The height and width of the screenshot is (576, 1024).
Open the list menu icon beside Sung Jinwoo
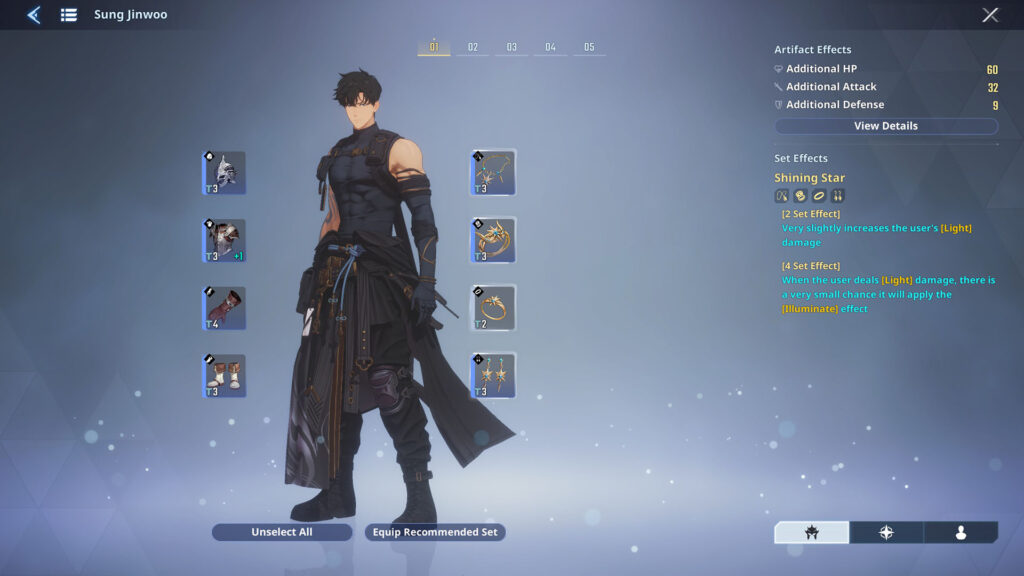pos(68,15)
